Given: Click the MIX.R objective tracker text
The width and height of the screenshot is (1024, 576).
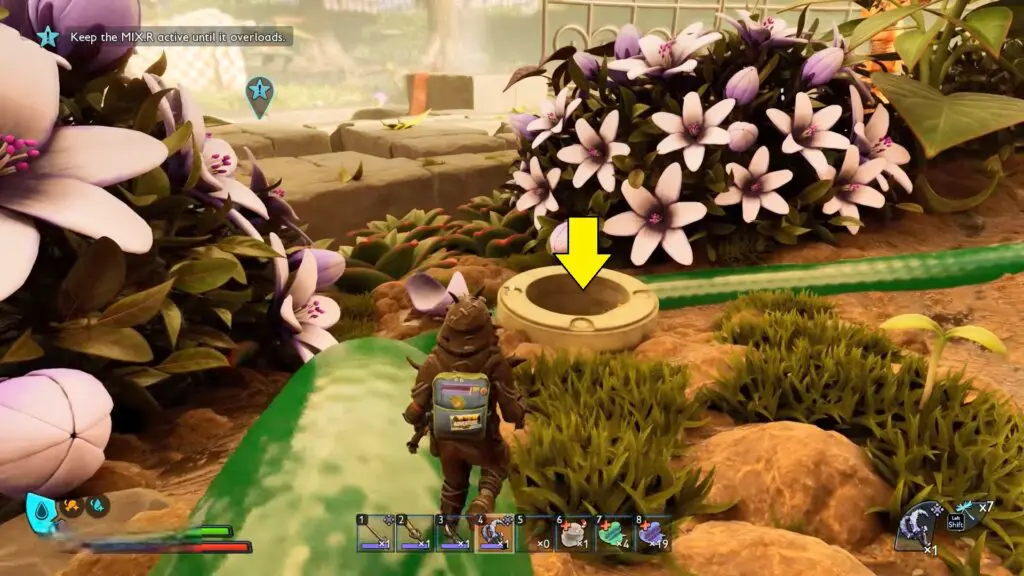Looking at the screenshot, I should 179,37.
